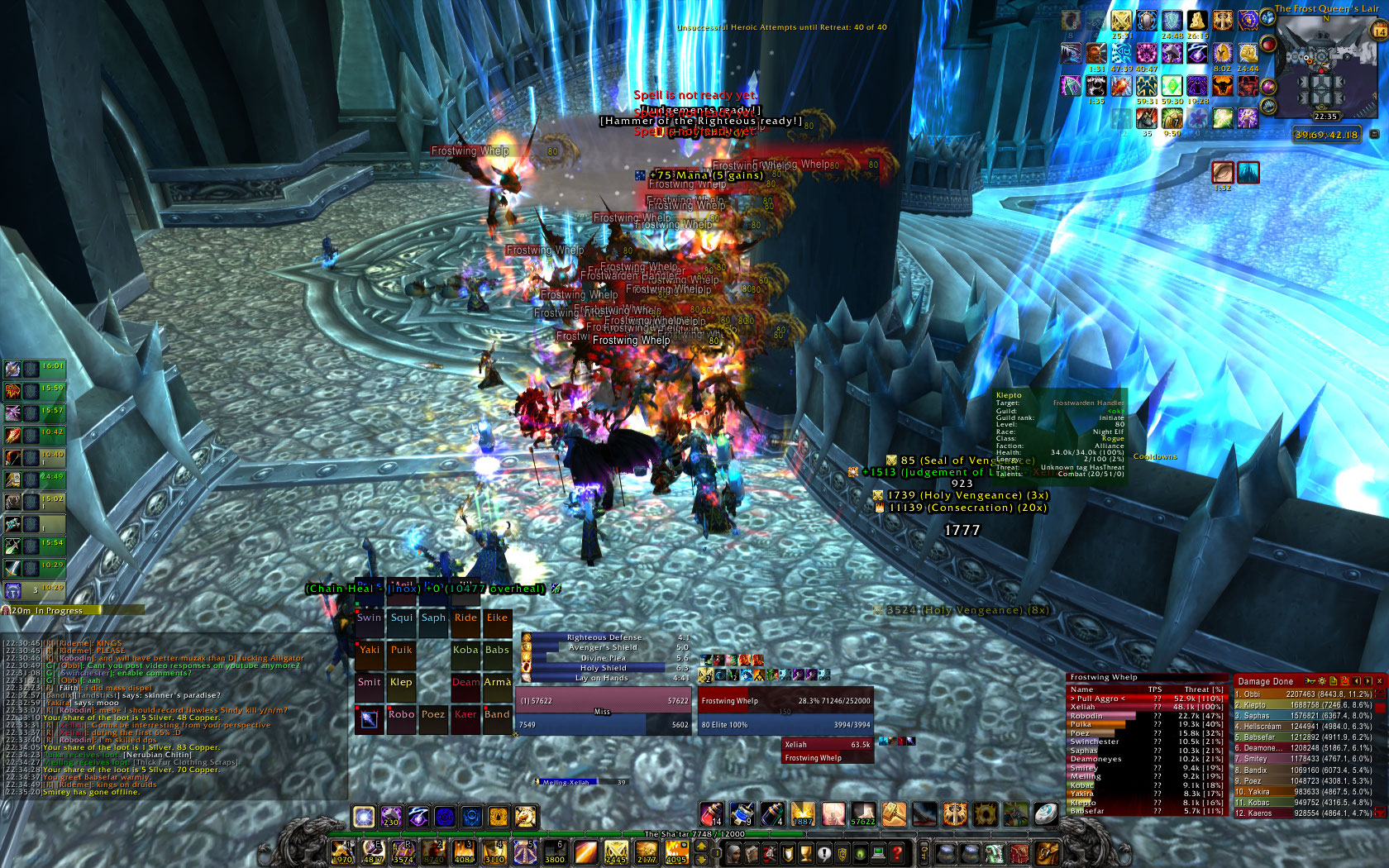The width and height of the screenshot is (1389, 868).
Task: Click the Frostwing Whelp target frame
Action: tap(785, 700)
